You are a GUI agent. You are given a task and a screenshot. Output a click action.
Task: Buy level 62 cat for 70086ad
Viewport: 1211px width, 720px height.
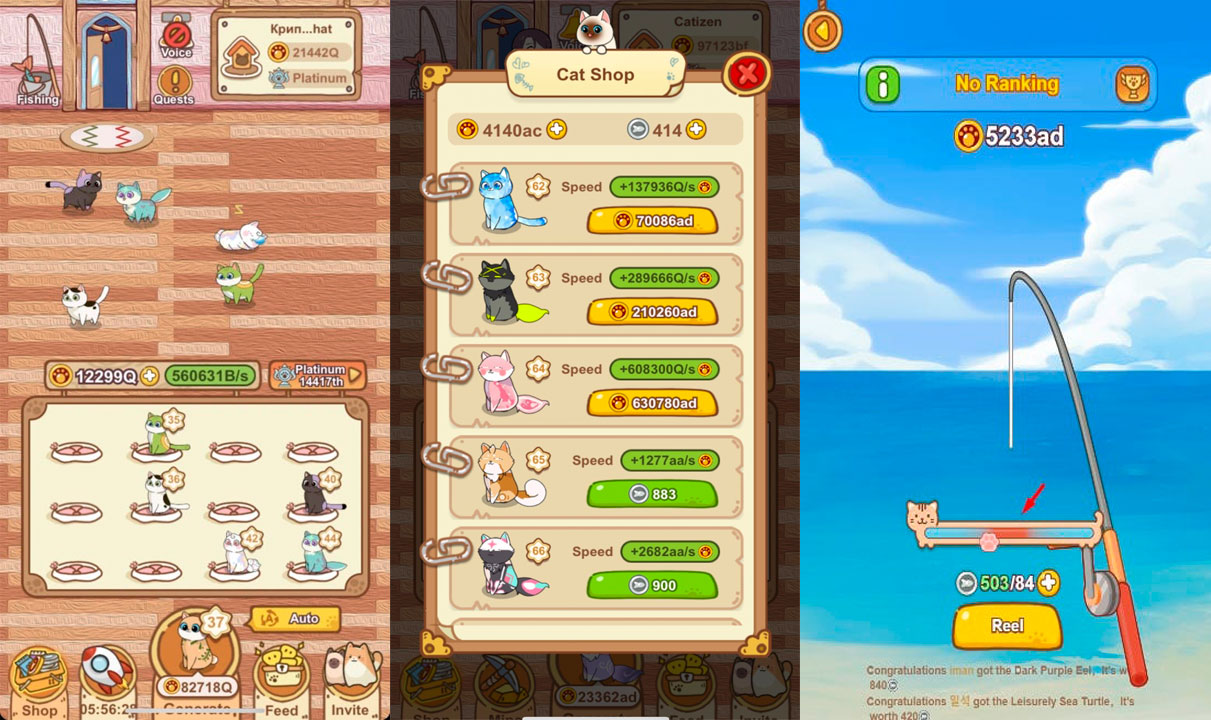coord(652,221)
